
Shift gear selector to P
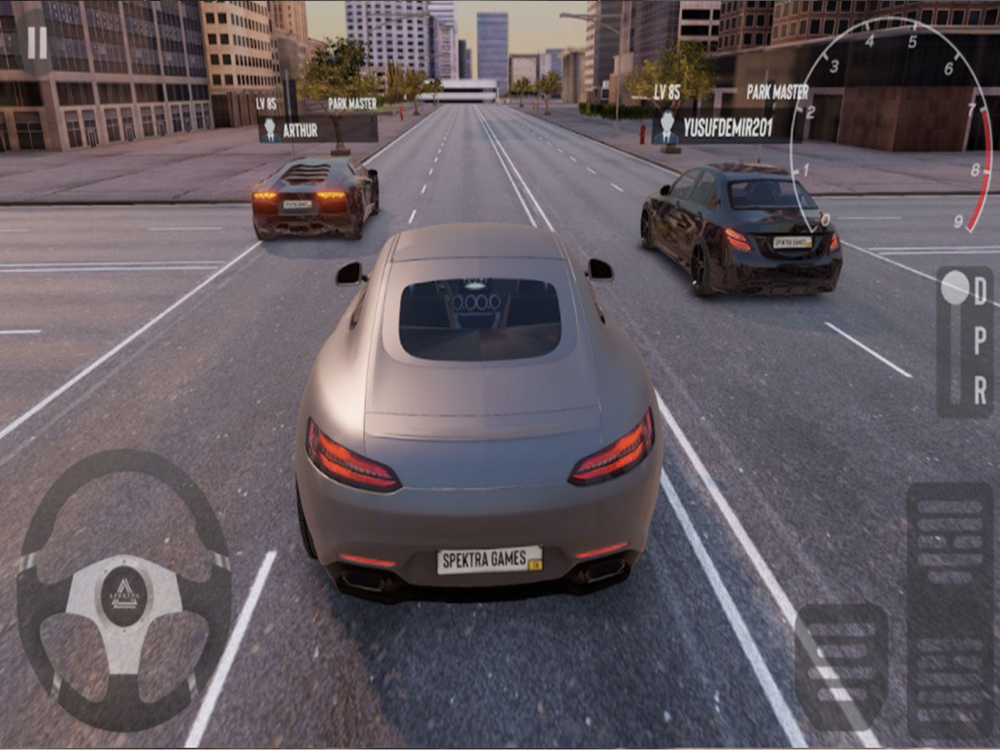click(x=980, y=340)
